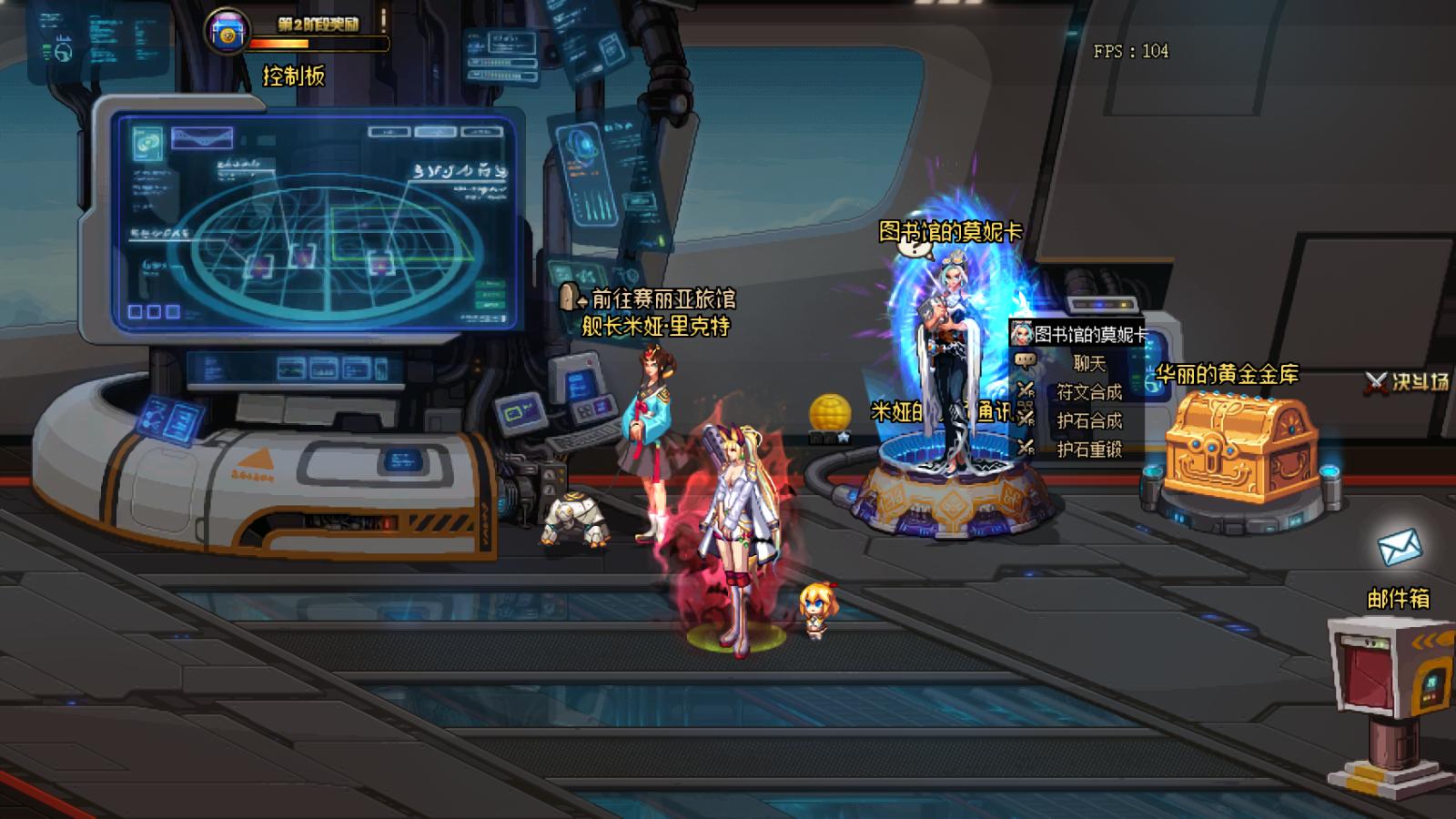Choose 聊天 in Monica's NPC menu
This screenshot has height=819, width=1456.
pos(1088,364)
